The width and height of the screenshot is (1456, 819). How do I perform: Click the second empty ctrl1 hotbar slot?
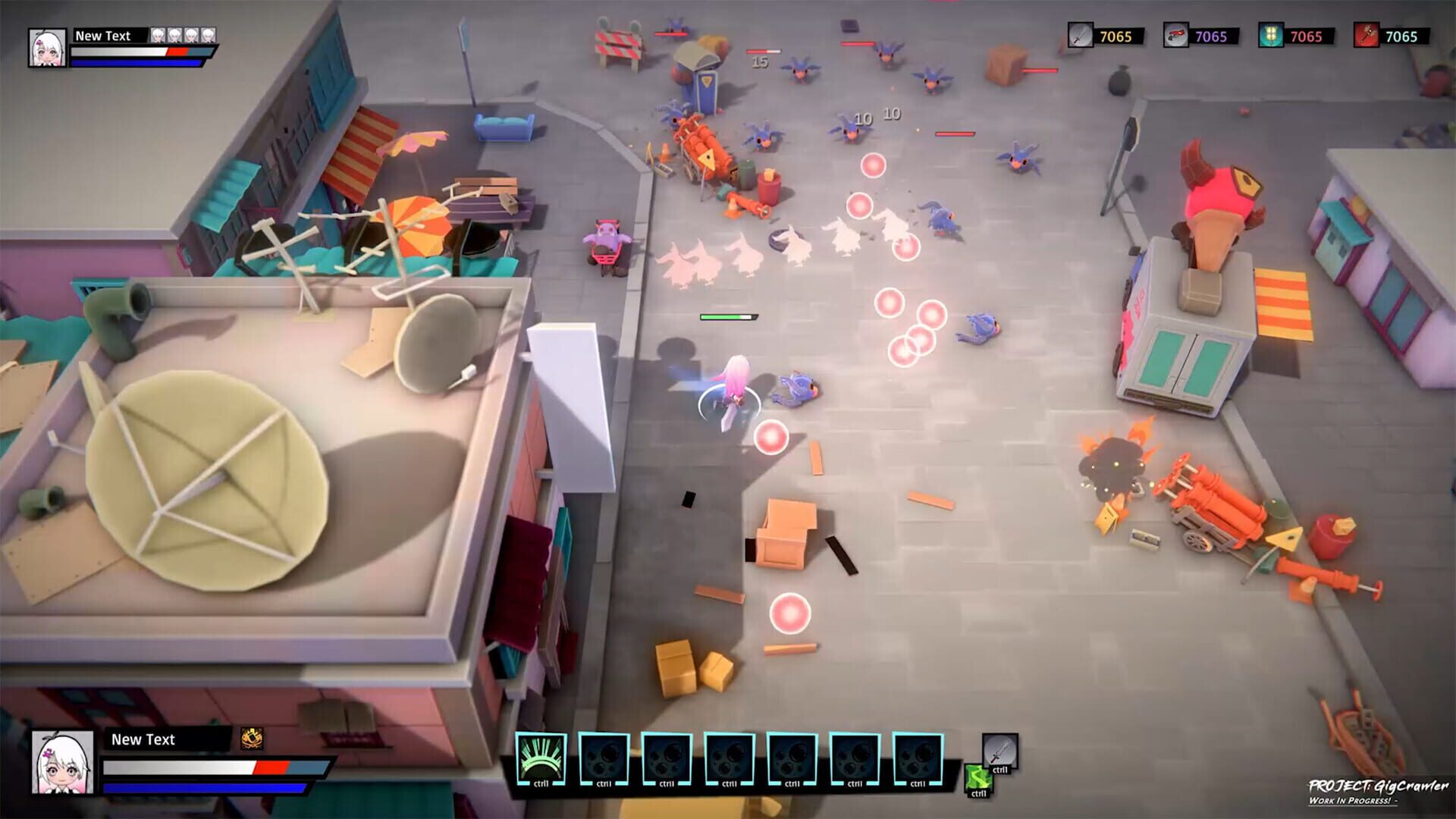point(604,758)
